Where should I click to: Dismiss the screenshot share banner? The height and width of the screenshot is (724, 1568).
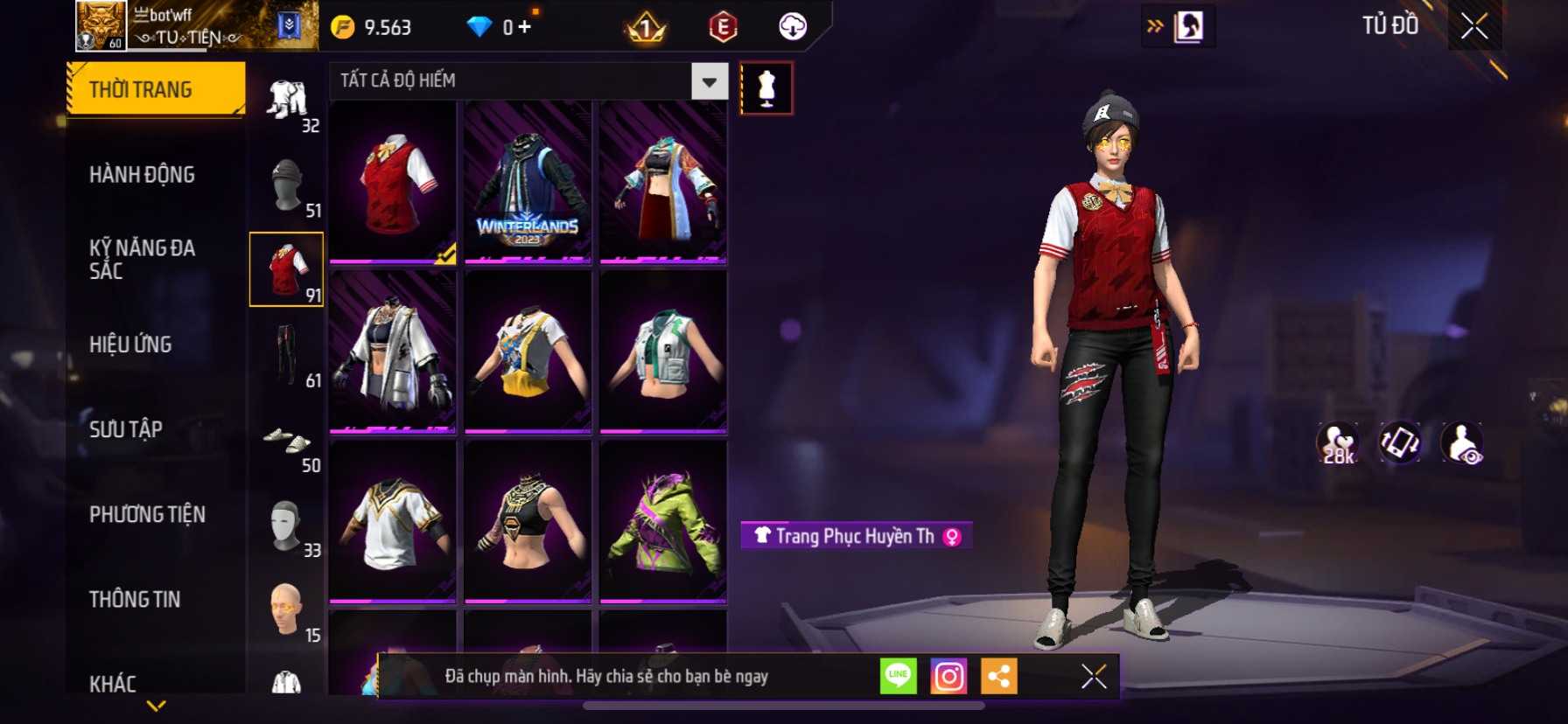pos(1094,676)
